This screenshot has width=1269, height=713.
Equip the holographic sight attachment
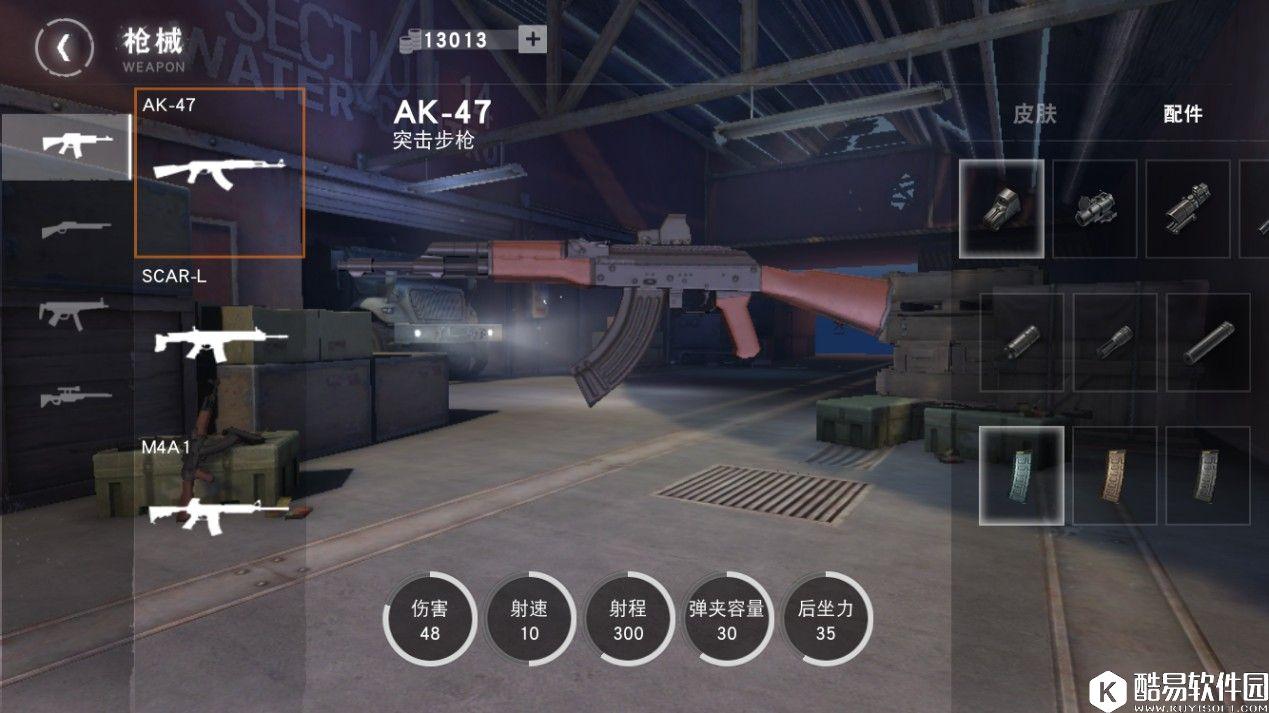[x=1002, y=208]
